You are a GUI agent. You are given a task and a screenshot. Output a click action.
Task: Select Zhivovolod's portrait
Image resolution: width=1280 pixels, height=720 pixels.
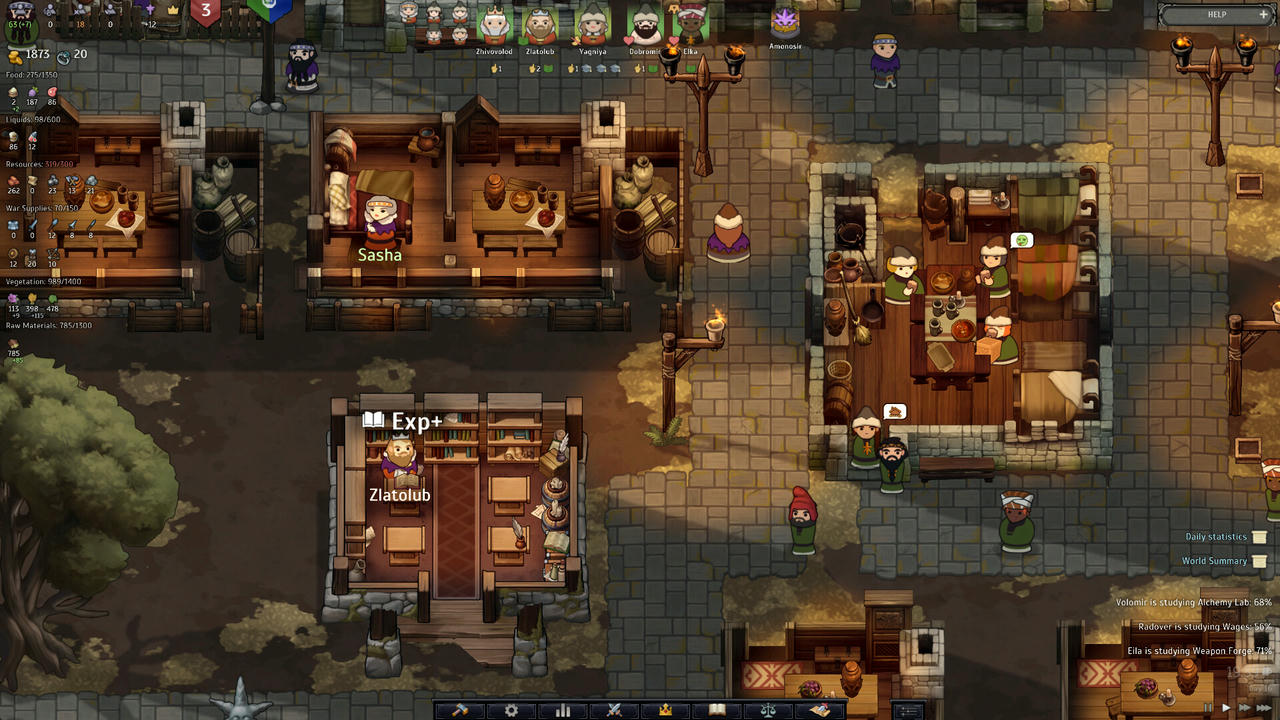tap(494, 25)
